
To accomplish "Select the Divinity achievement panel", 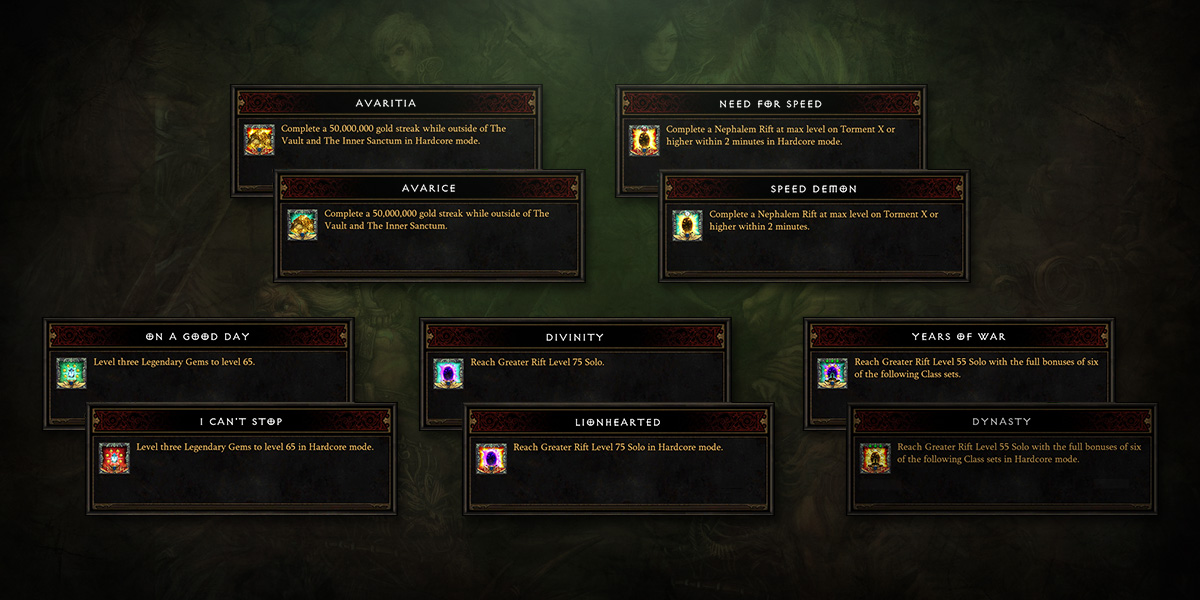I will 575,337.
